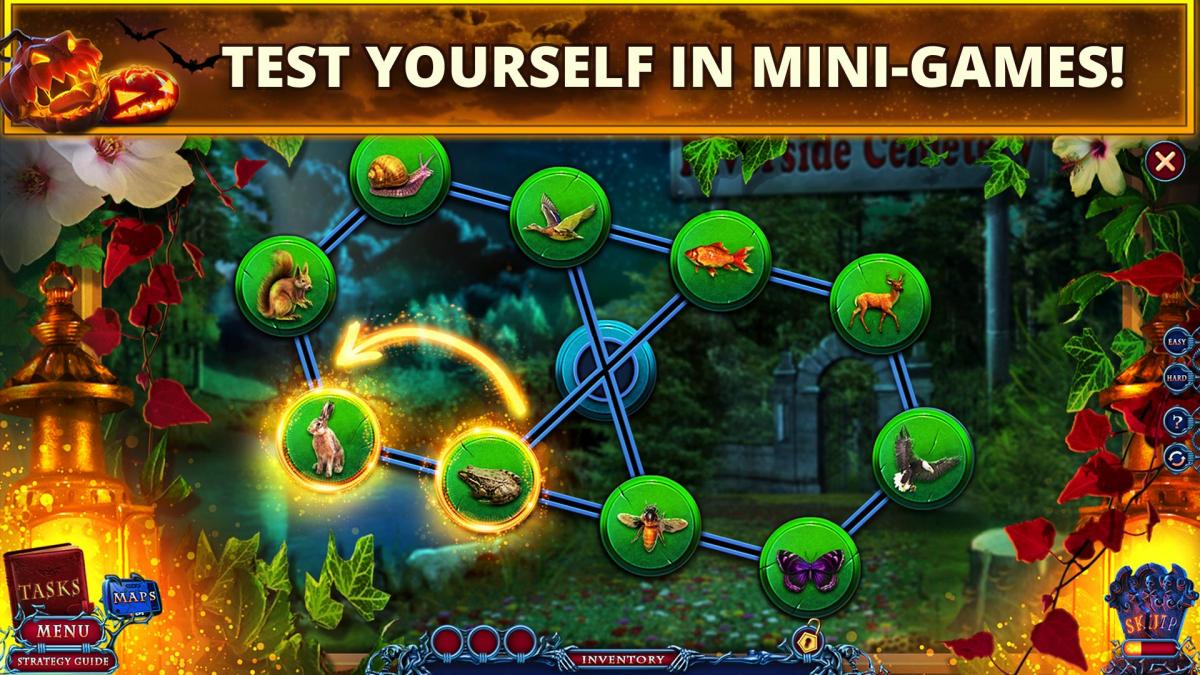Select the squirrel token

click(x=285, y=285)
